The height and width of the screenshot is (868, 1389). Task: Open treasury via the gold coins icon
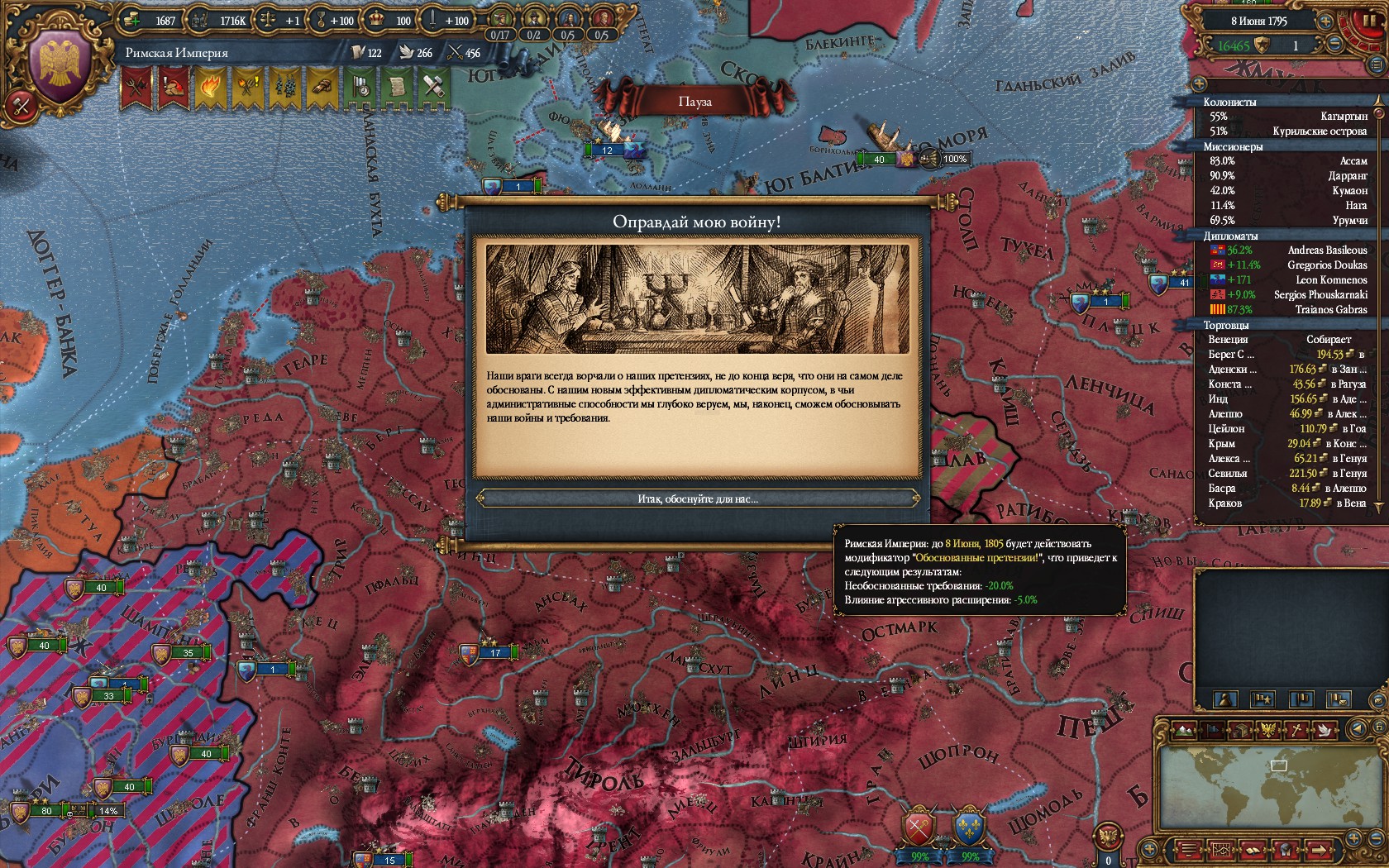132,20
